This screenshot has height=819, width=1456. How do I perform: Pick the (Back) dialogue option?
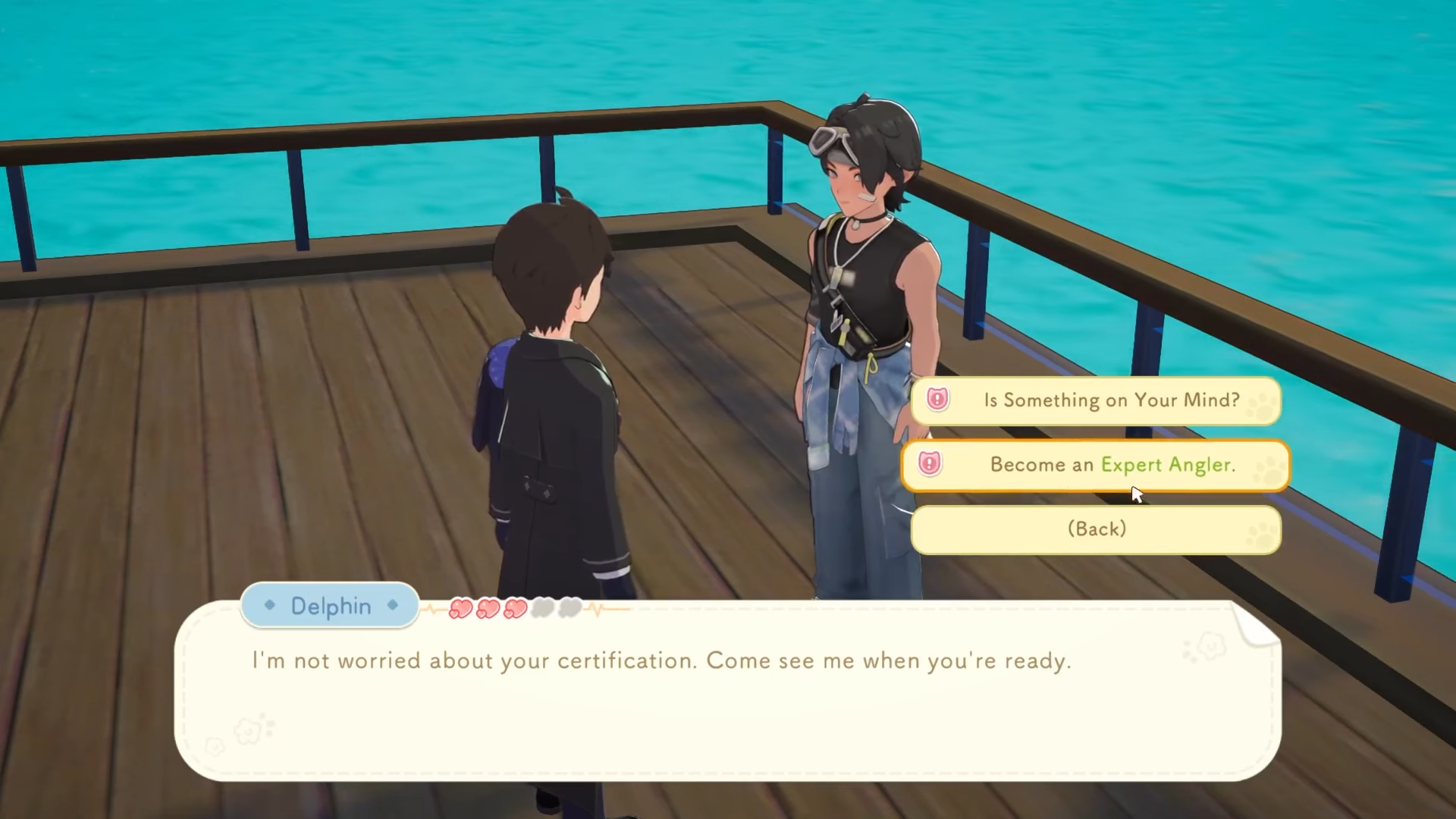pos(1096,529)
